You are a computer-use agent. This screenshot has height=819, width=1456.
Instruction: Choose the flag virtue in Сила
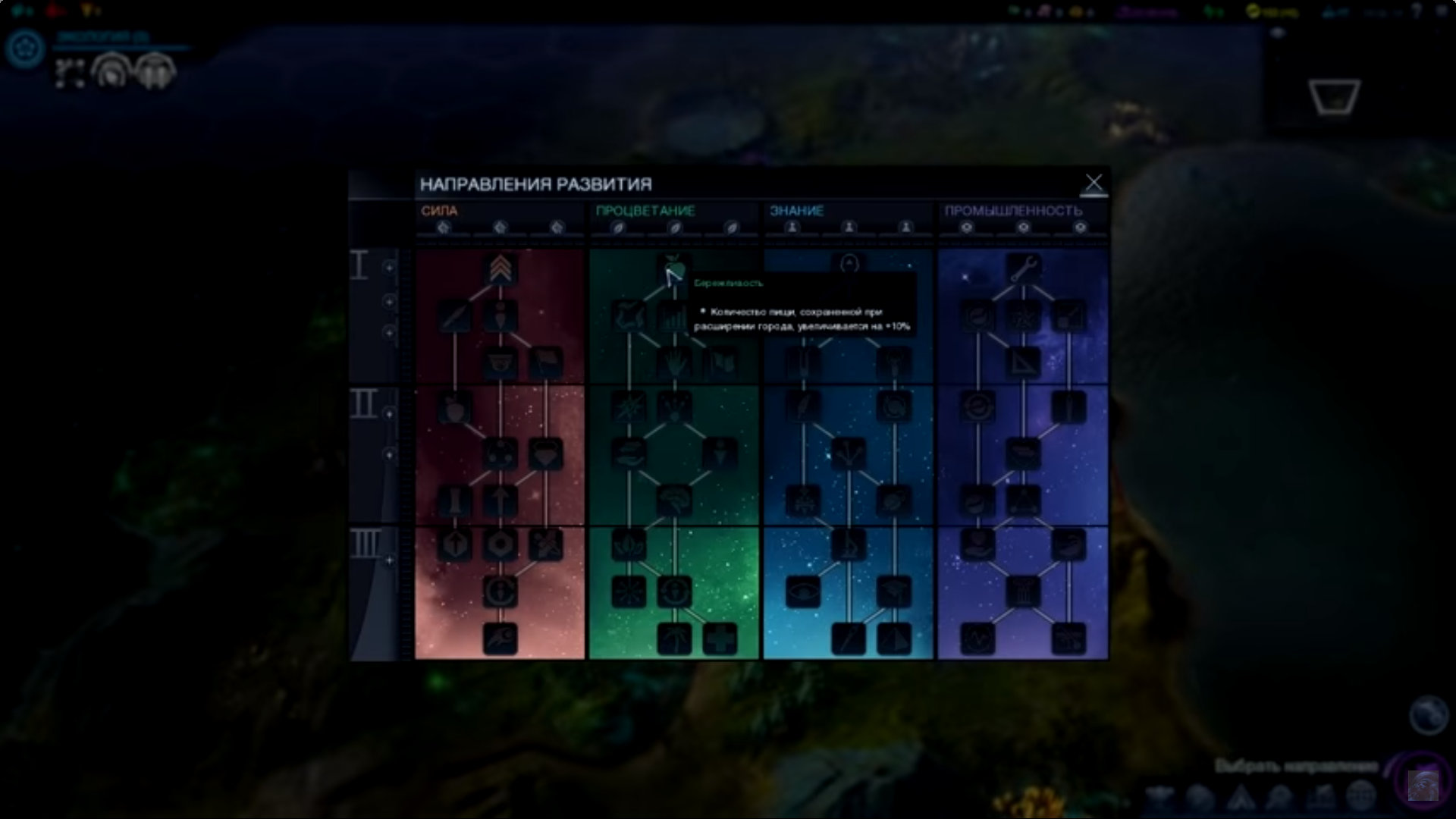[546, 362]
